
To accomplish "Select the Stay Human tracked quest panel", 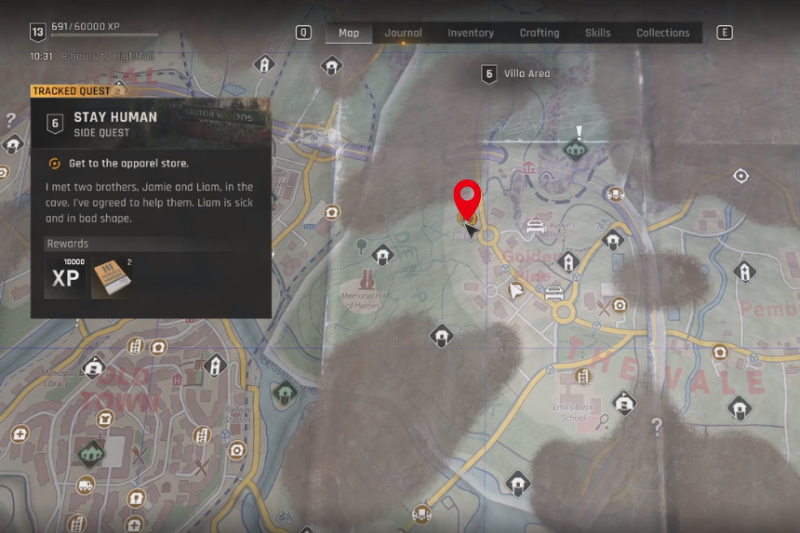I will click(150, 123).
